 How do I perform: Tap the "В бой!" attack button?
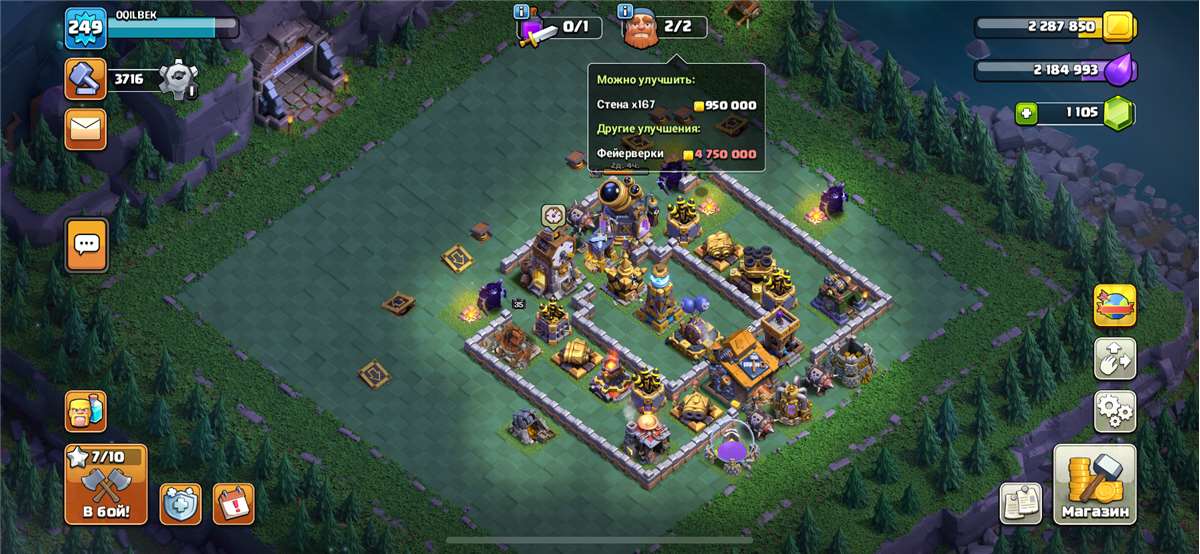[x=105, y=485]
